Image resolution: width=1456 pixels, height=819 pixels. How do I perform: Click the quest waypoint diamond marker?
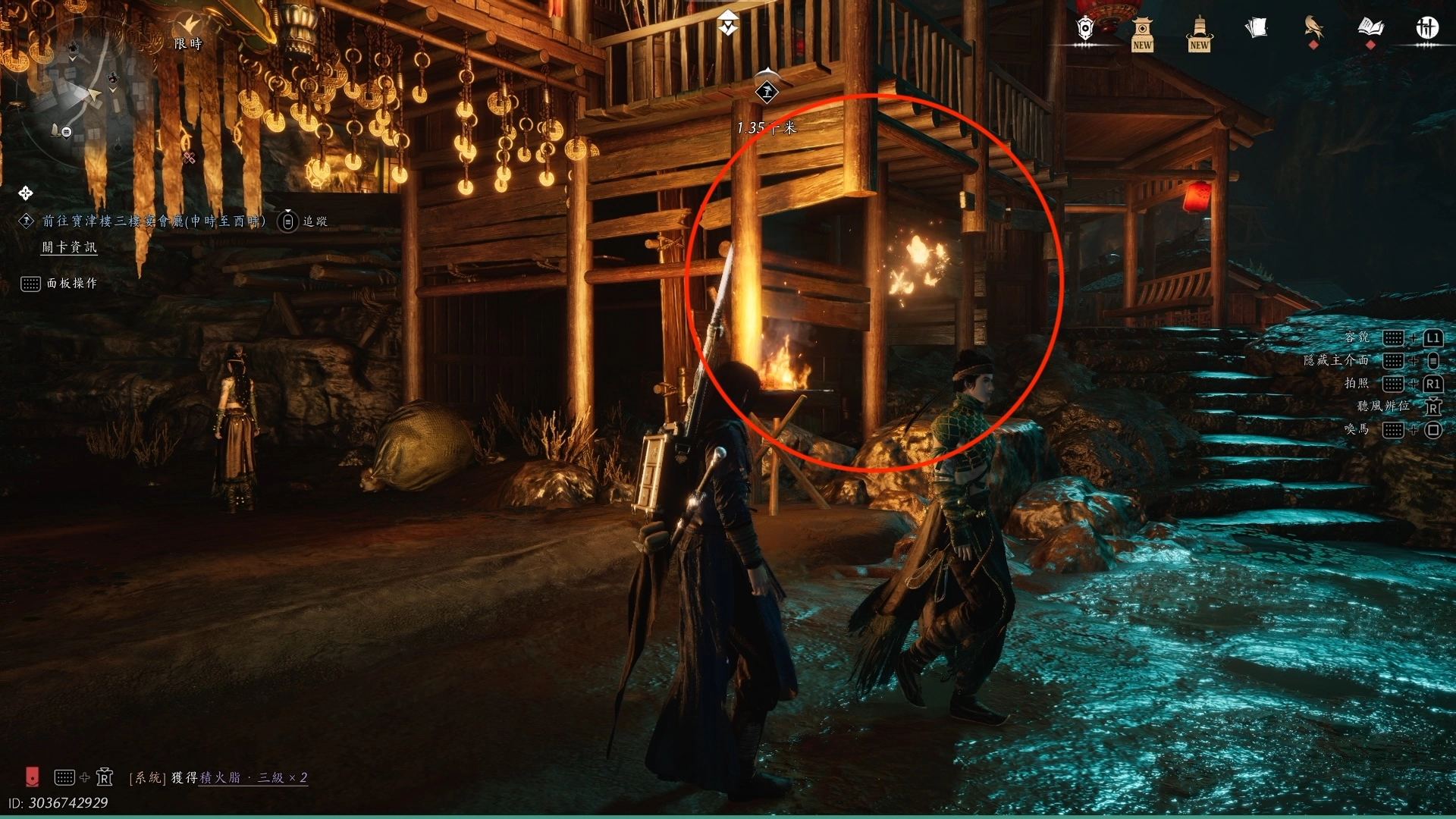tap(767, 93)
